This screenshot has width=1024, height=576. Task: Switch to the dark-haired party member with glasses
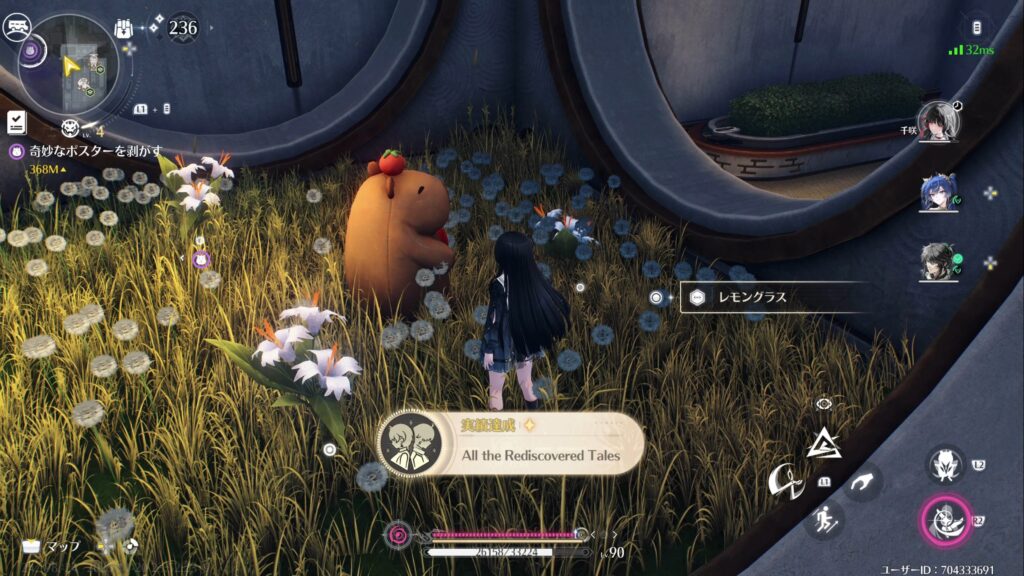(939, 262)
